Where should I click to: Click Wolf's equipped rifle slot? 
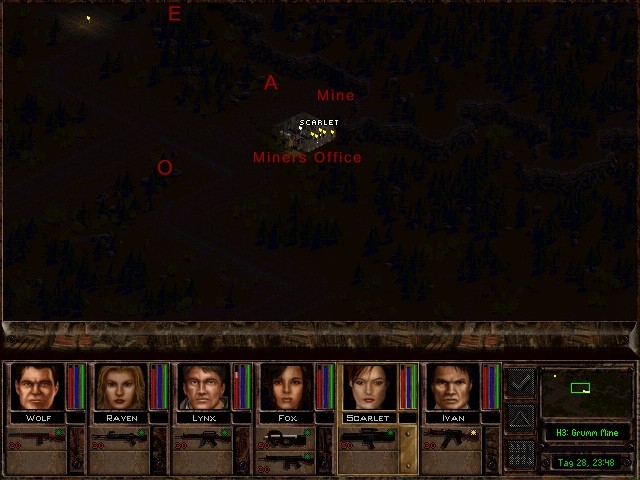coord(36,437)
